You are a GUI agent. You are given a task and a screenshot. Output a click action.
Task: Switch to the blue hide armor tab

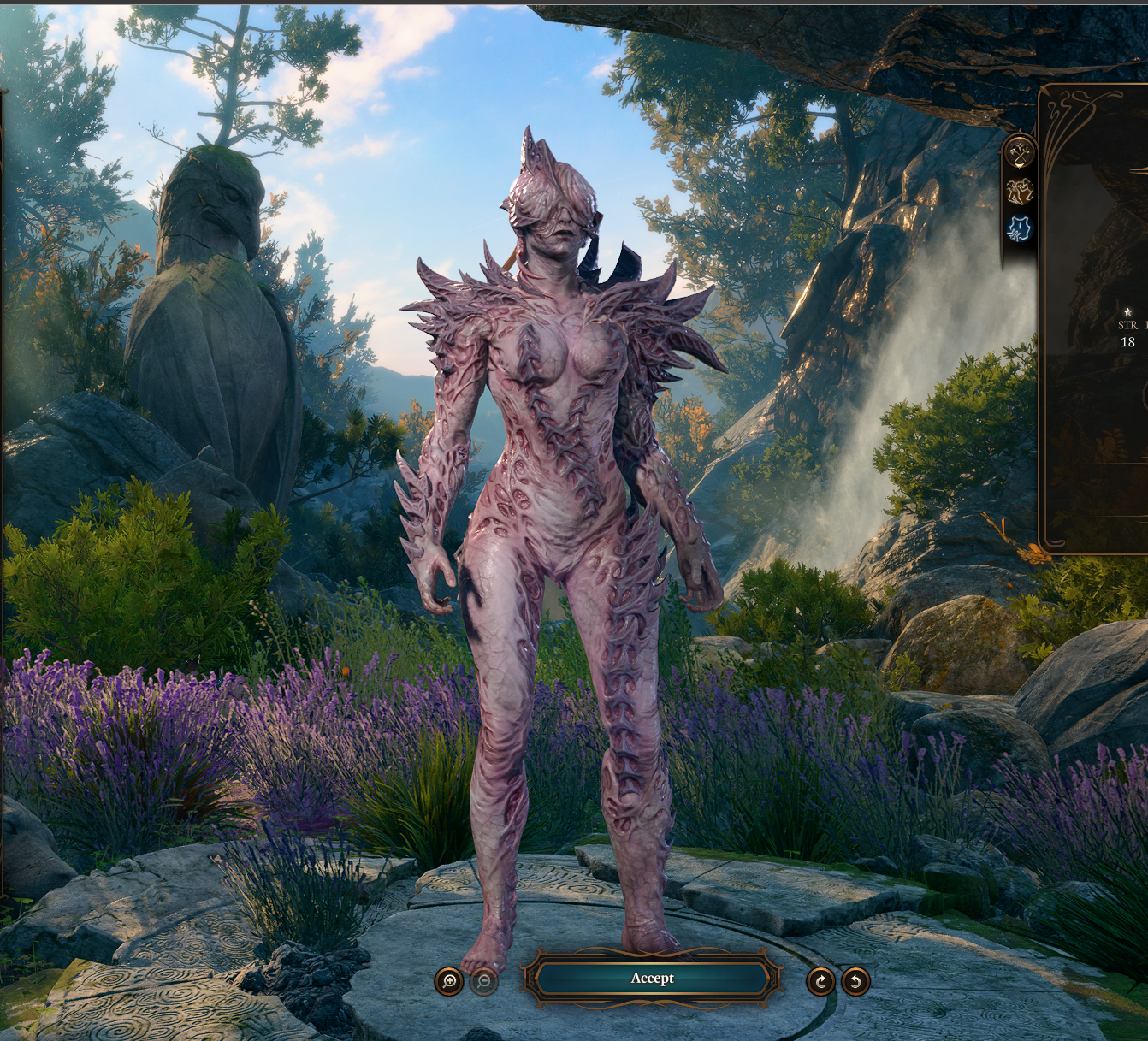[1020, 228]
